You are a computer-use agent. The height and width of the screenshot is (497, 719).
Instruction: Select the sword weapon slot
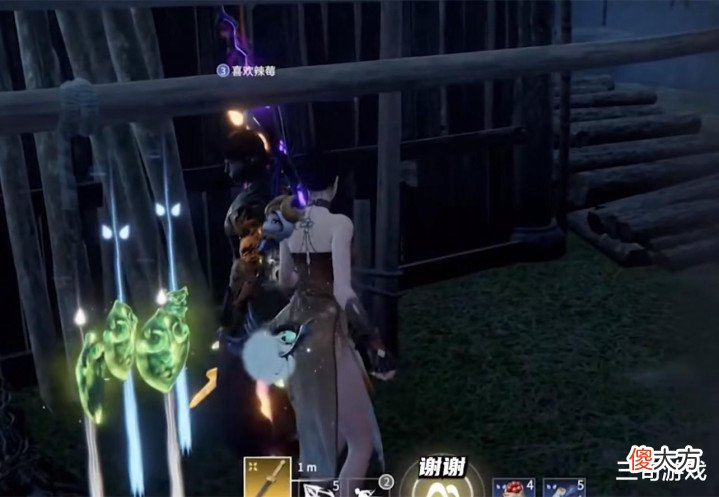pos(267,477)
